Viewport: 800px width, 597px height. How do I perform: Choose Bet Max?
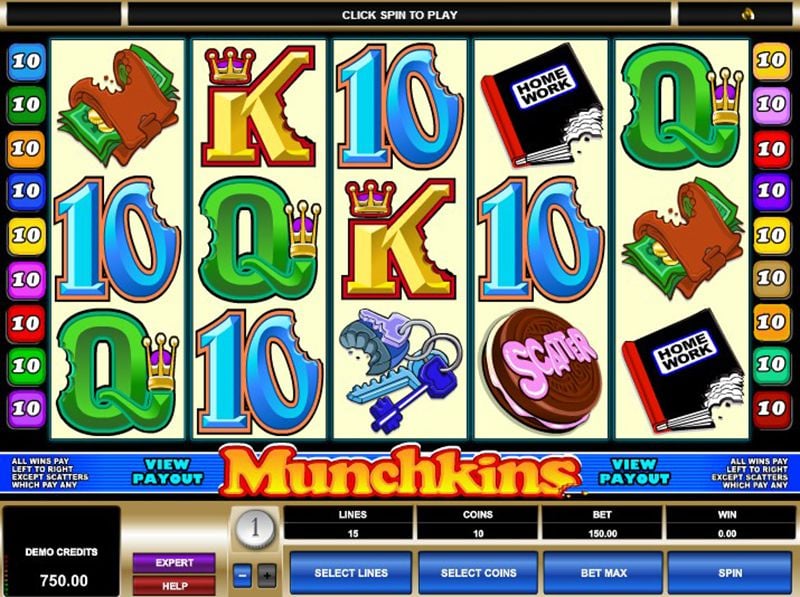click(602, 573)
